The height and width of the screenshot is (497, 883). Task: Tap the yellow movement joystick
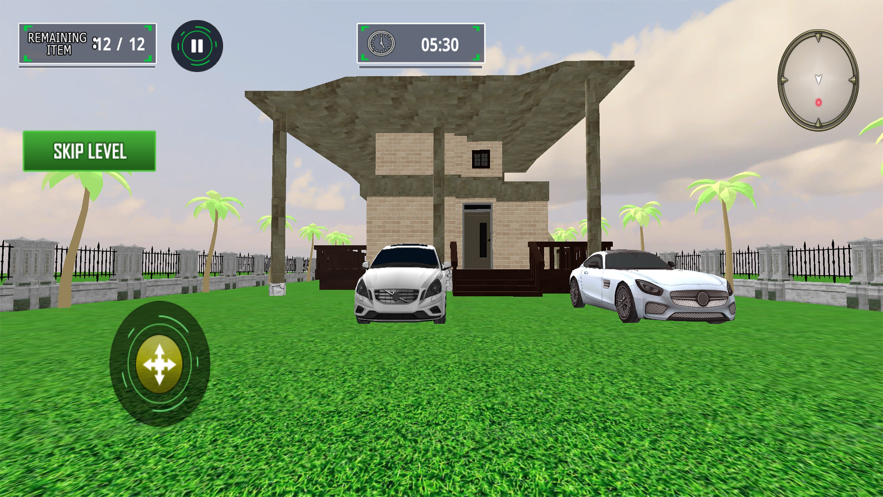159,364
